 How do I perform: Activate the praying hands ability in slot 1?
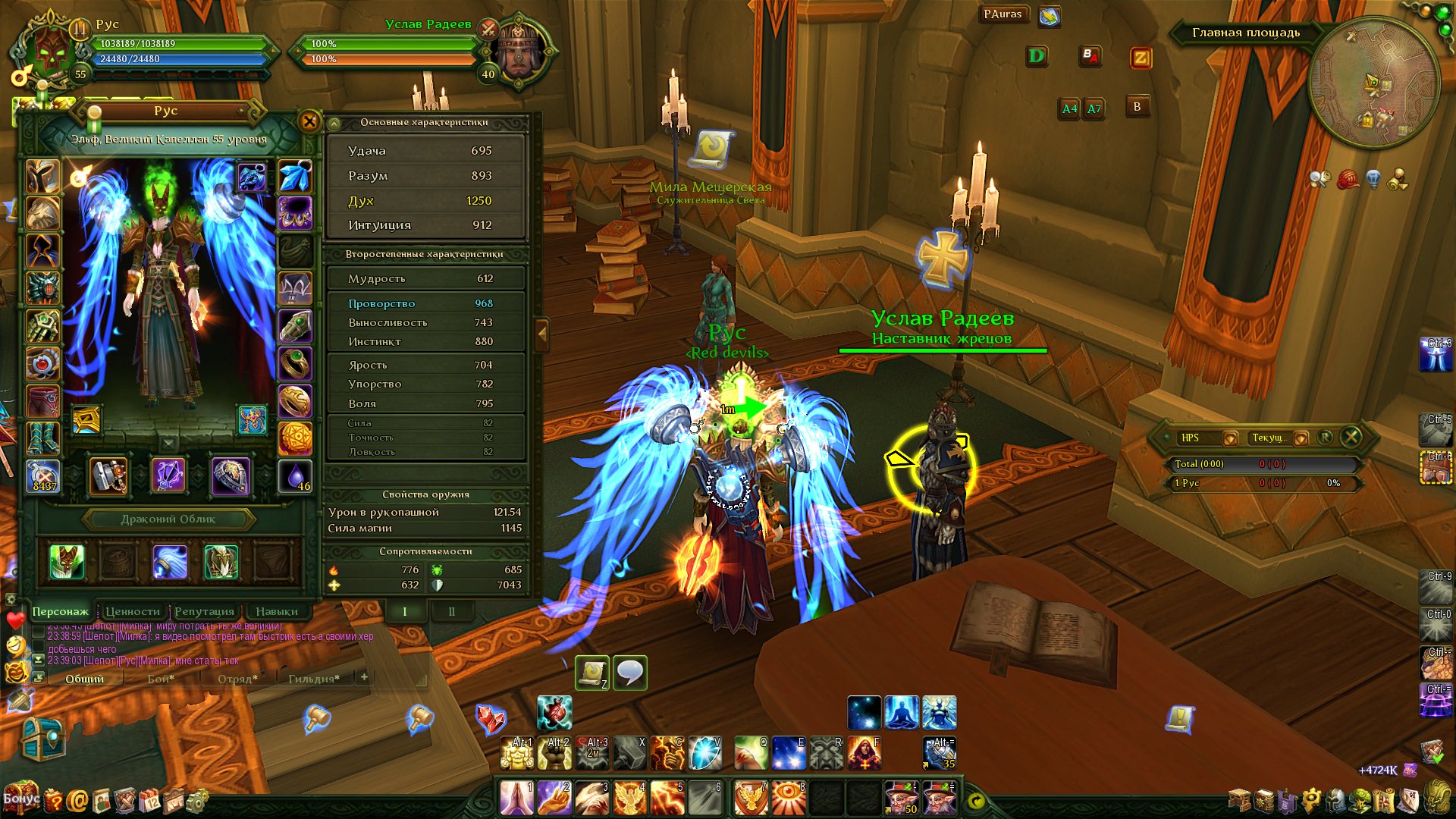point(516,798)
